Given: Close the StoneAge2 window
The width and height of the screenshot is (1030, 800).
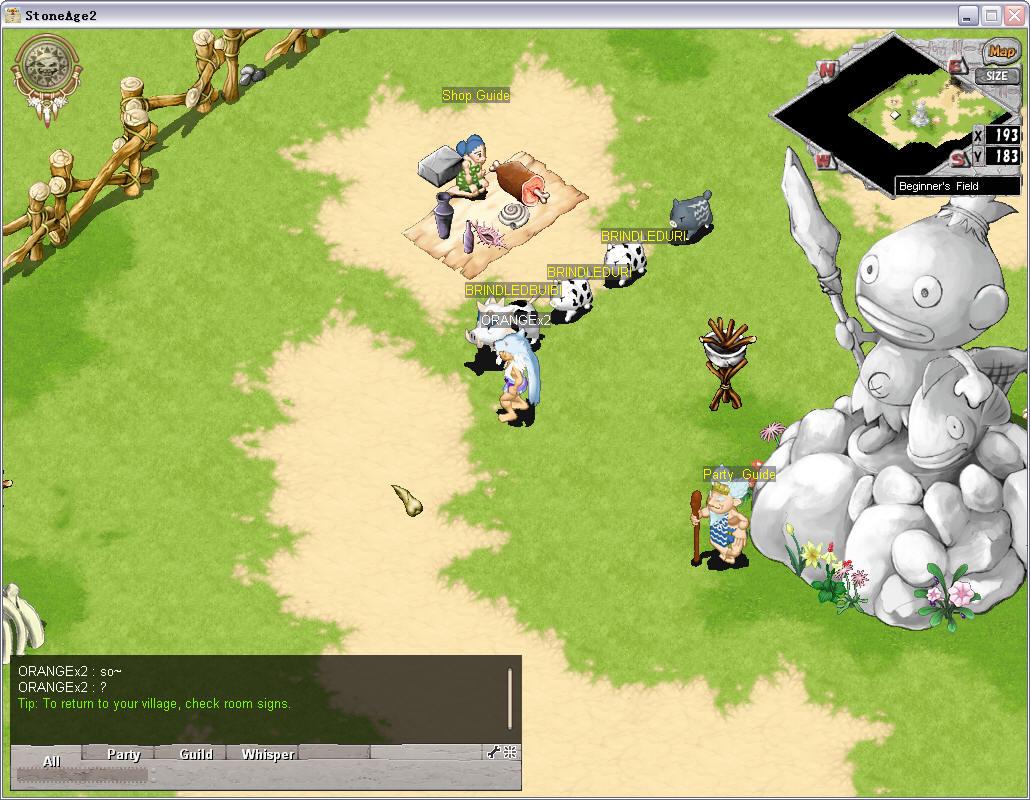Looking at the screenshot, I should [x=1013, y=15].
